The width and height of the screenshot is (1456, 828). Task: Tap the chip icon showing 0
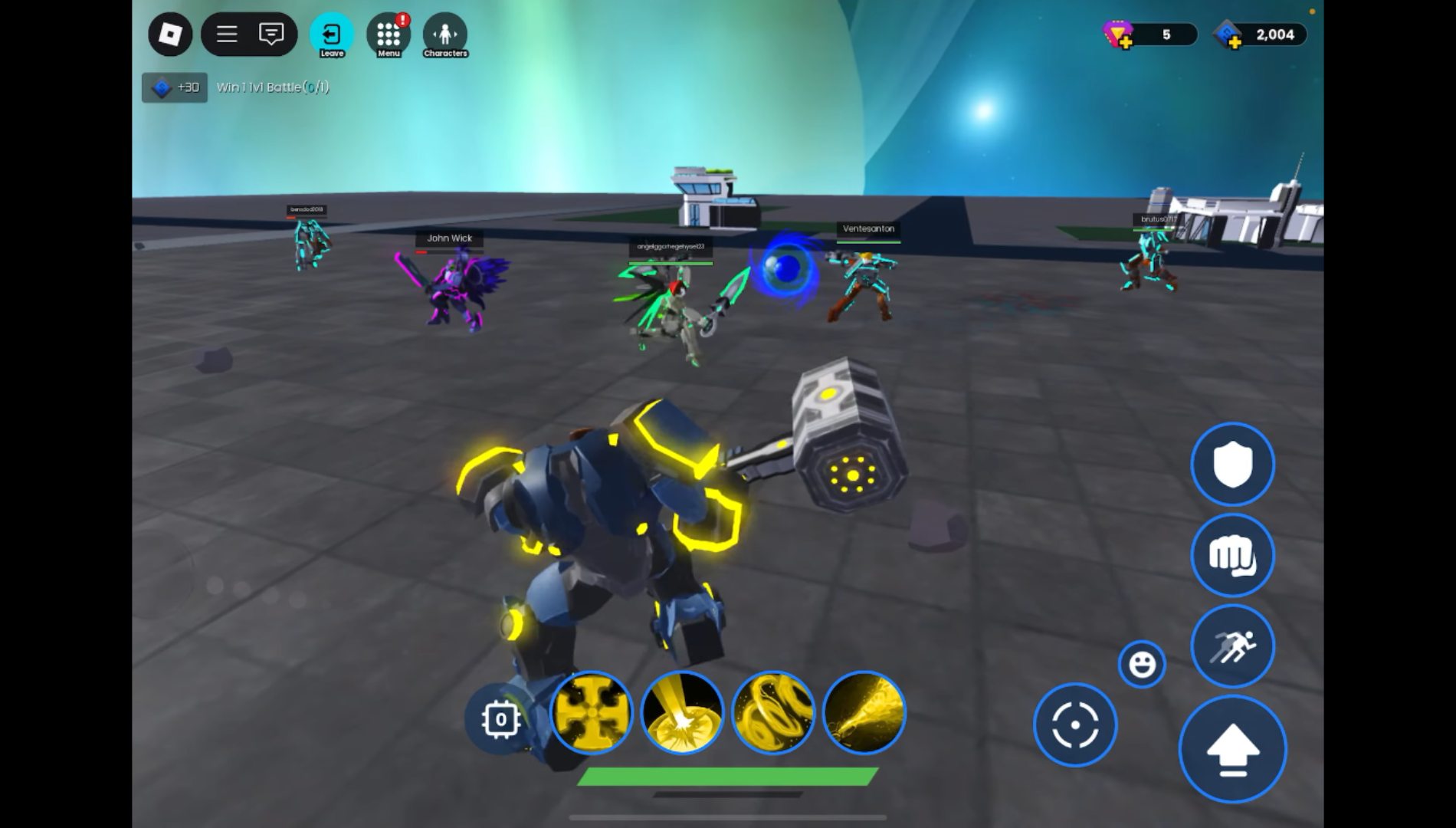[500, 719]
